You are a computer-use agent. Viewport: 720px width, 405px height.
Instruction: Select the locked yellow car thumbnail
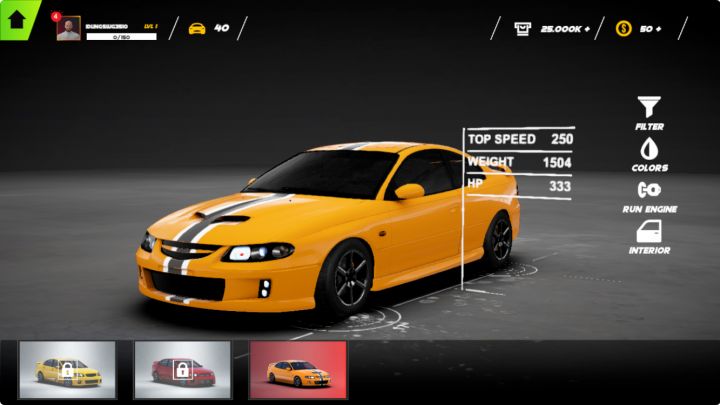67,370
